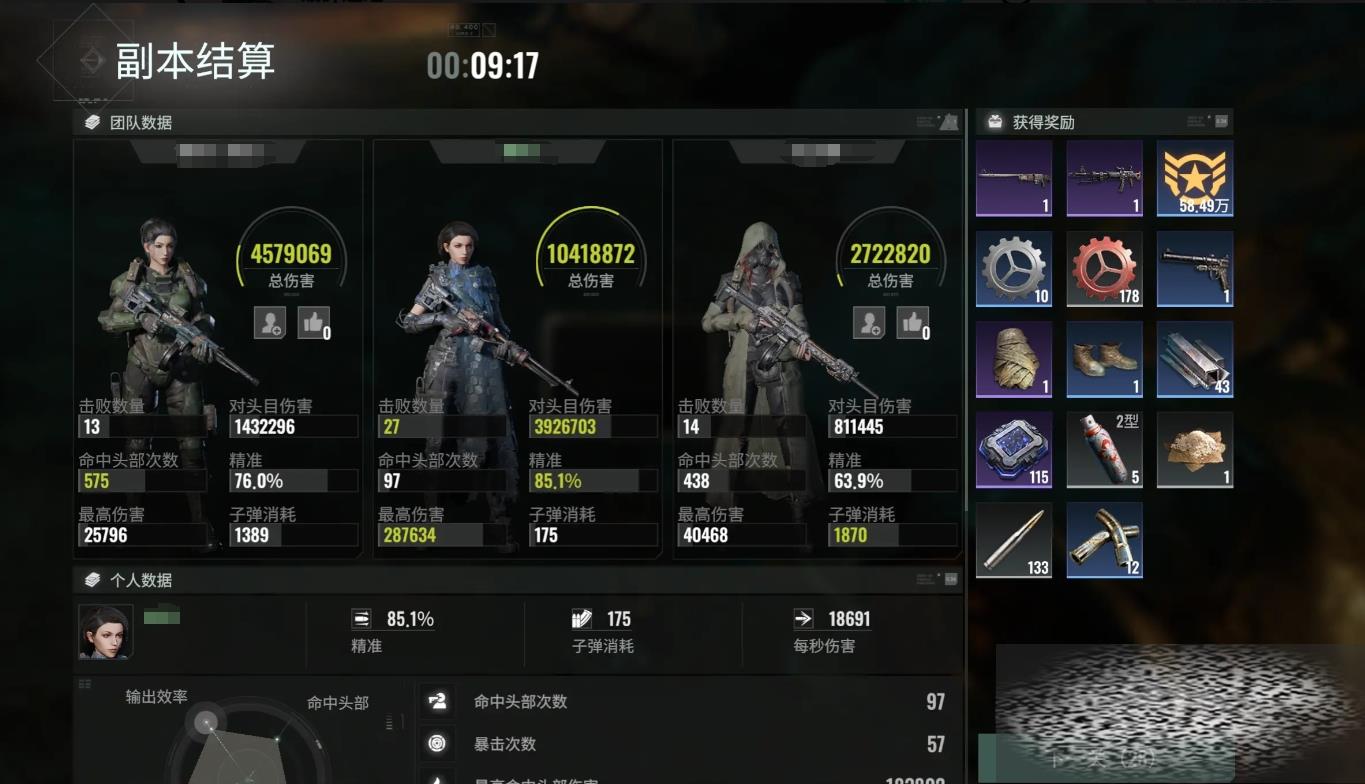Add the 4579069-damage player as friend
Image resolution: width=1365 pixels, height=784 pixels.
(x=270, y=322)
